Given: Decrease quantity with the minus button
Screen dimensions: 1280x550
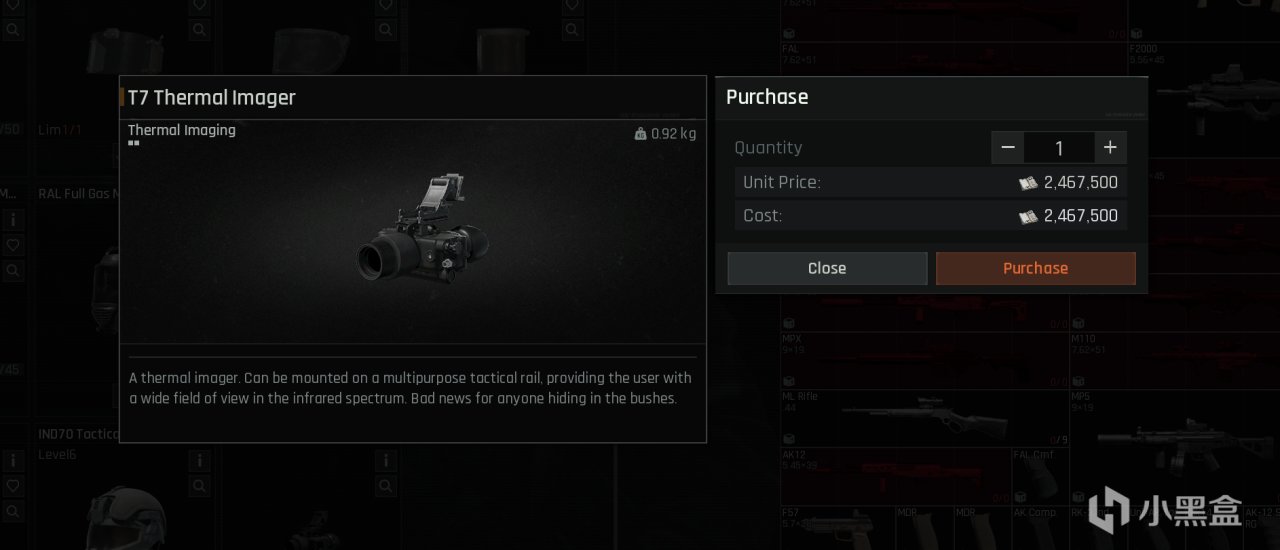Looking at the screenshot, I should 1008,148.
